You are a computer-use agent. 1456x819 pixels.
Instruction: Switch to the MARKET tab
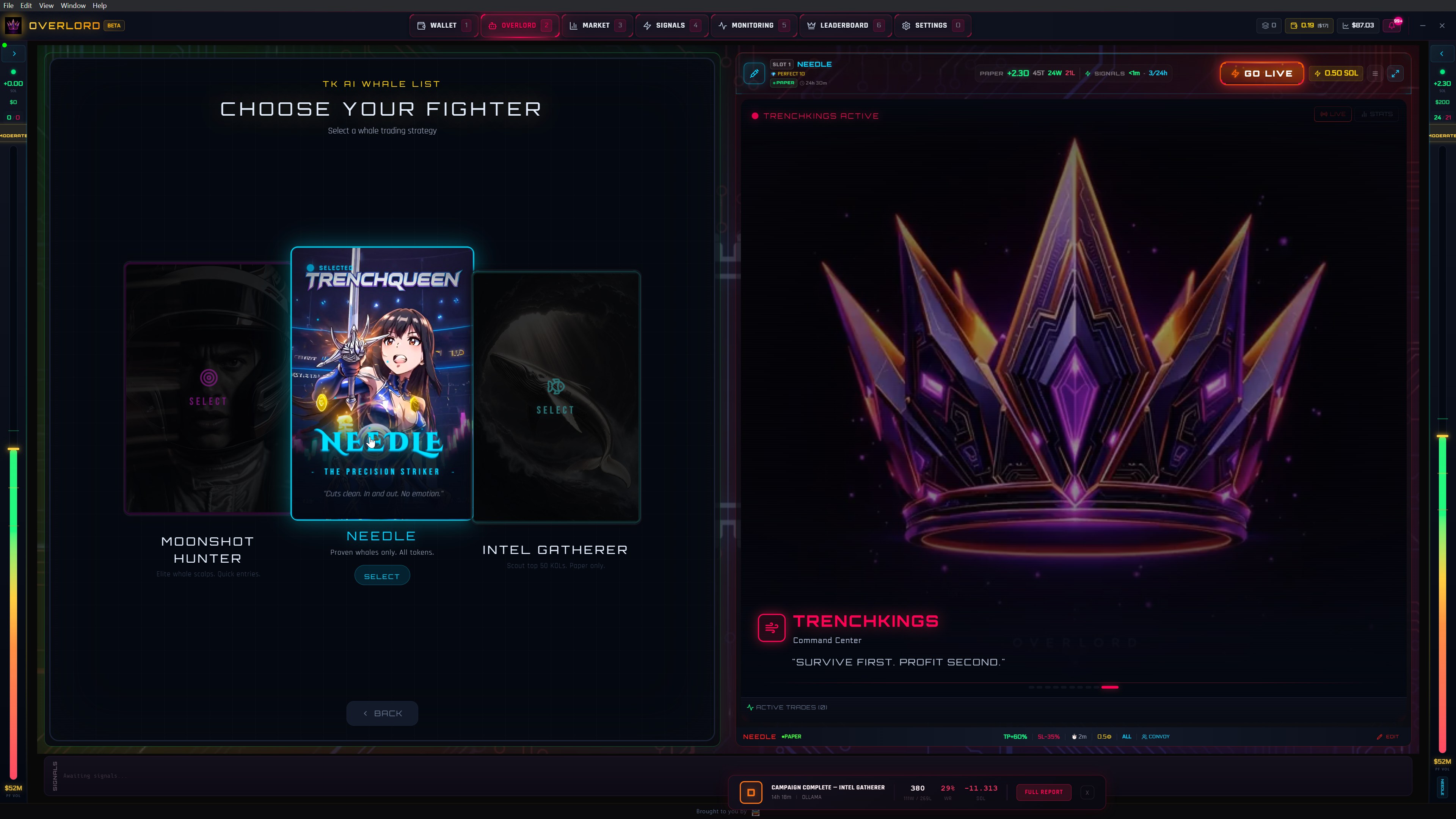(596, 25)
